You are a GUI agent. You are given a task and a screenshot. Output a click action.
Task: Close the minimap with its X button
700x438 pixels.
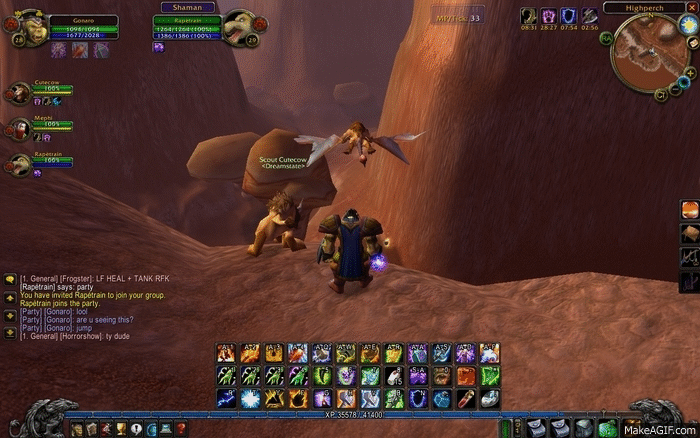pyautogui.click(x=692, y=7)
